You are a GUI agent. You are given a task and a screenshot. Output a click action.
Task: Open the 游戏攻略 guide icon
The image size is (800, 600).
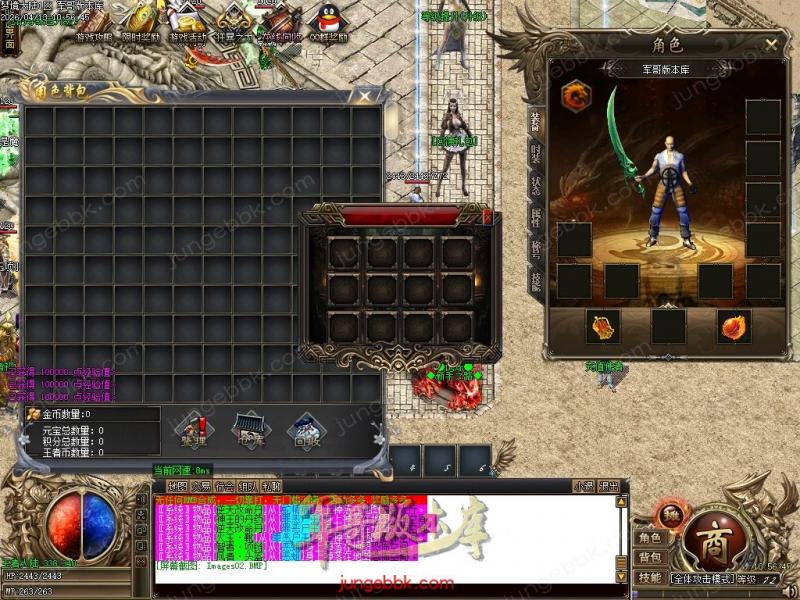click(95, 22)
